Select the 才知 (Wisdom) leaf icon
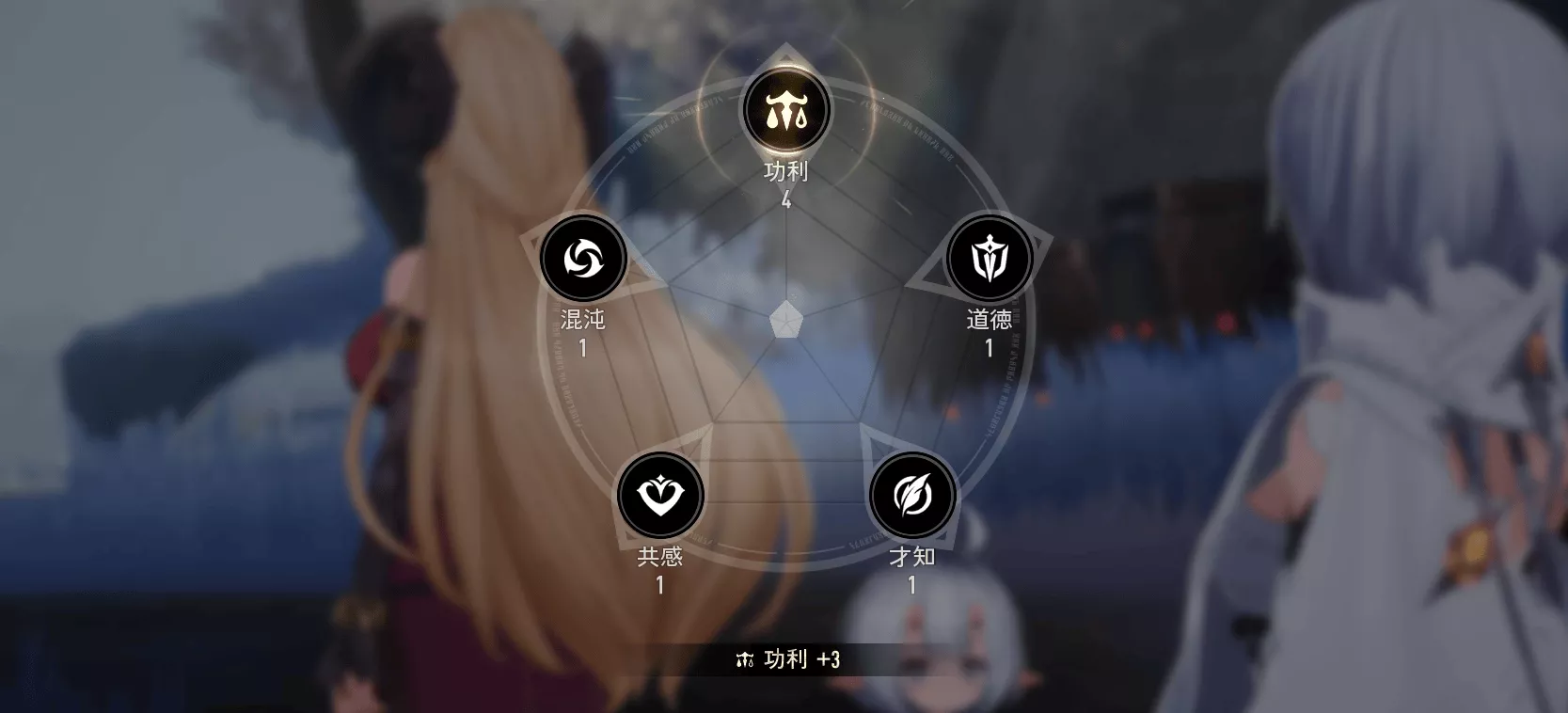The width and height of the screenshot is (1568, 713). (911, 496)
